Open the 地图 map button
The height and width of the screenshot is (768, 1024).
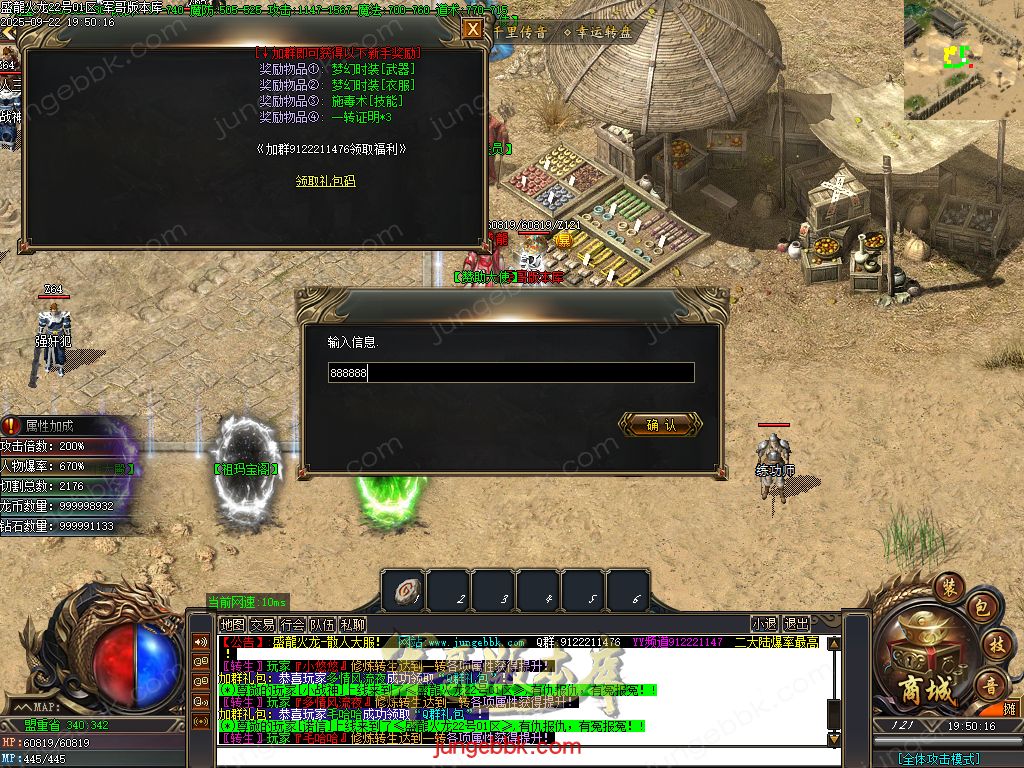232,624
